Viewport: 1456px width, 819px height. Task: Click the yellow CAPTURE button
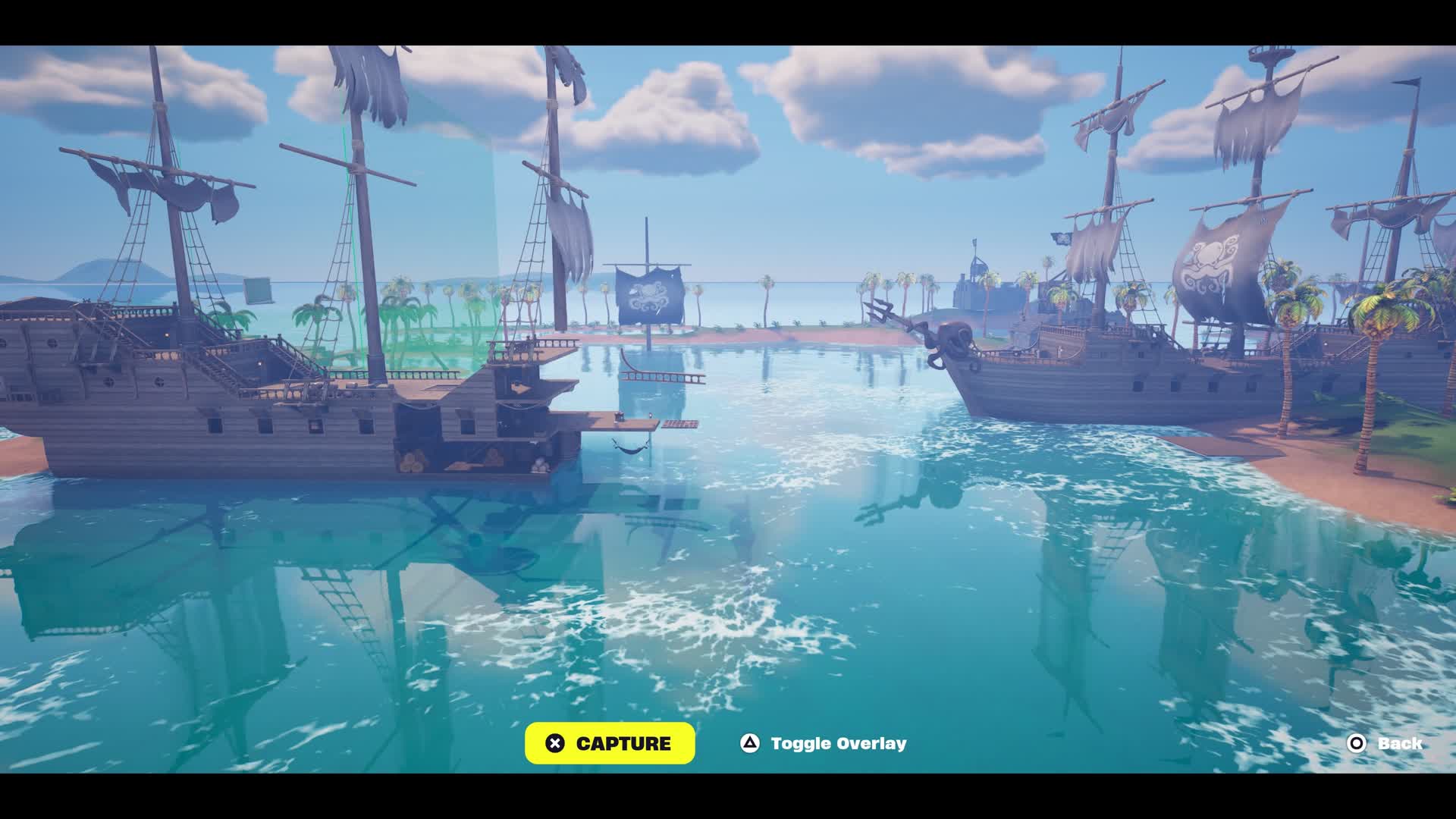[x=610, y=743]
